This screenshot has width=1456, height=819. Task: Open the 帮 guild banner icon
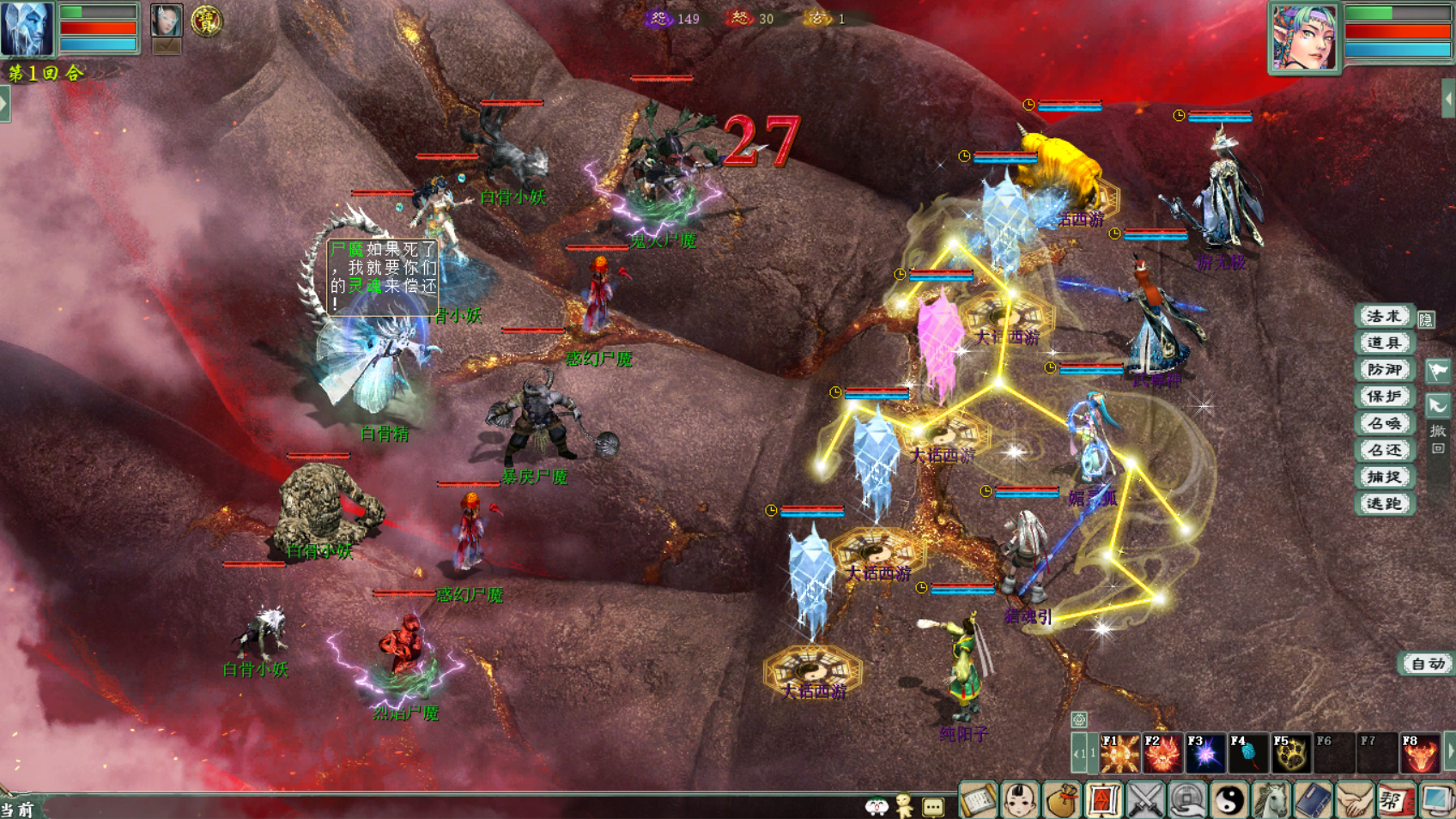1395,801
